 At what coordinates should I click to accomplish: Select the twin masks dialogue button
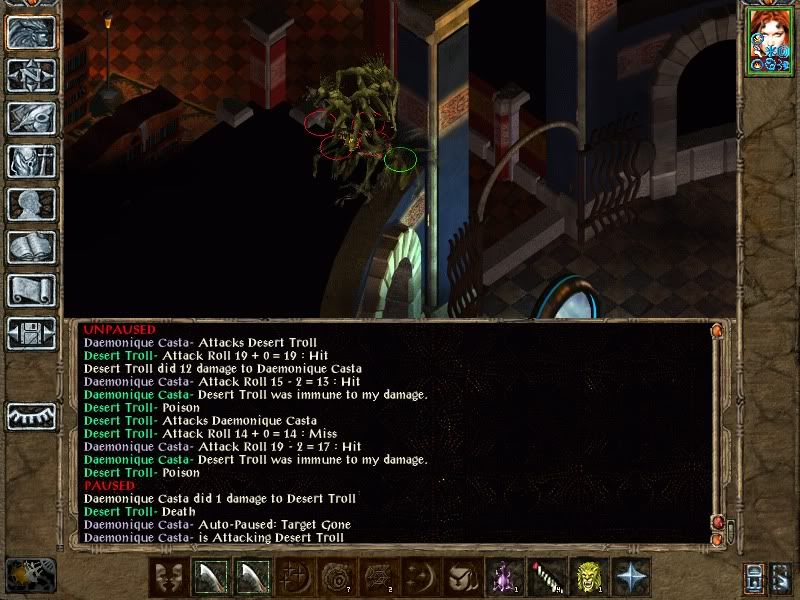167,577
